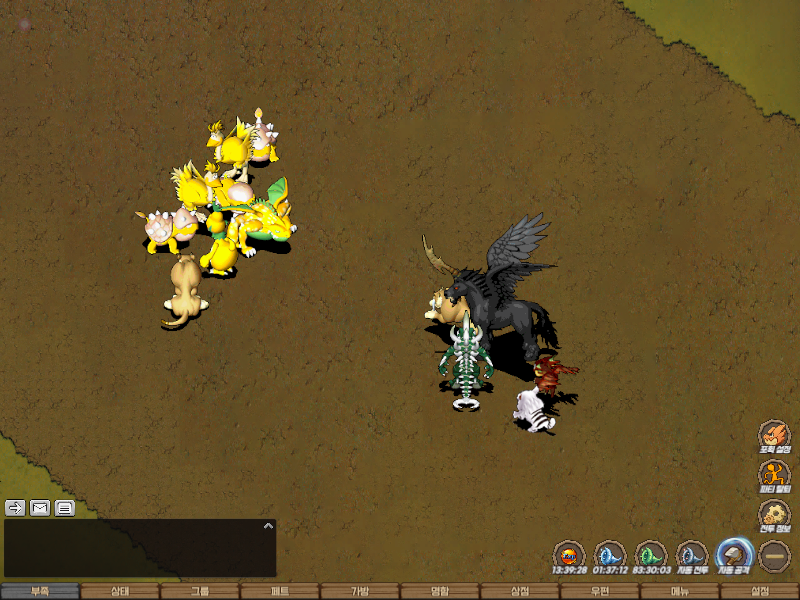800x600 pixels.
Task: Collapse the icon bar with minus button
Action: pyautogui.click(x=774, y=555)
